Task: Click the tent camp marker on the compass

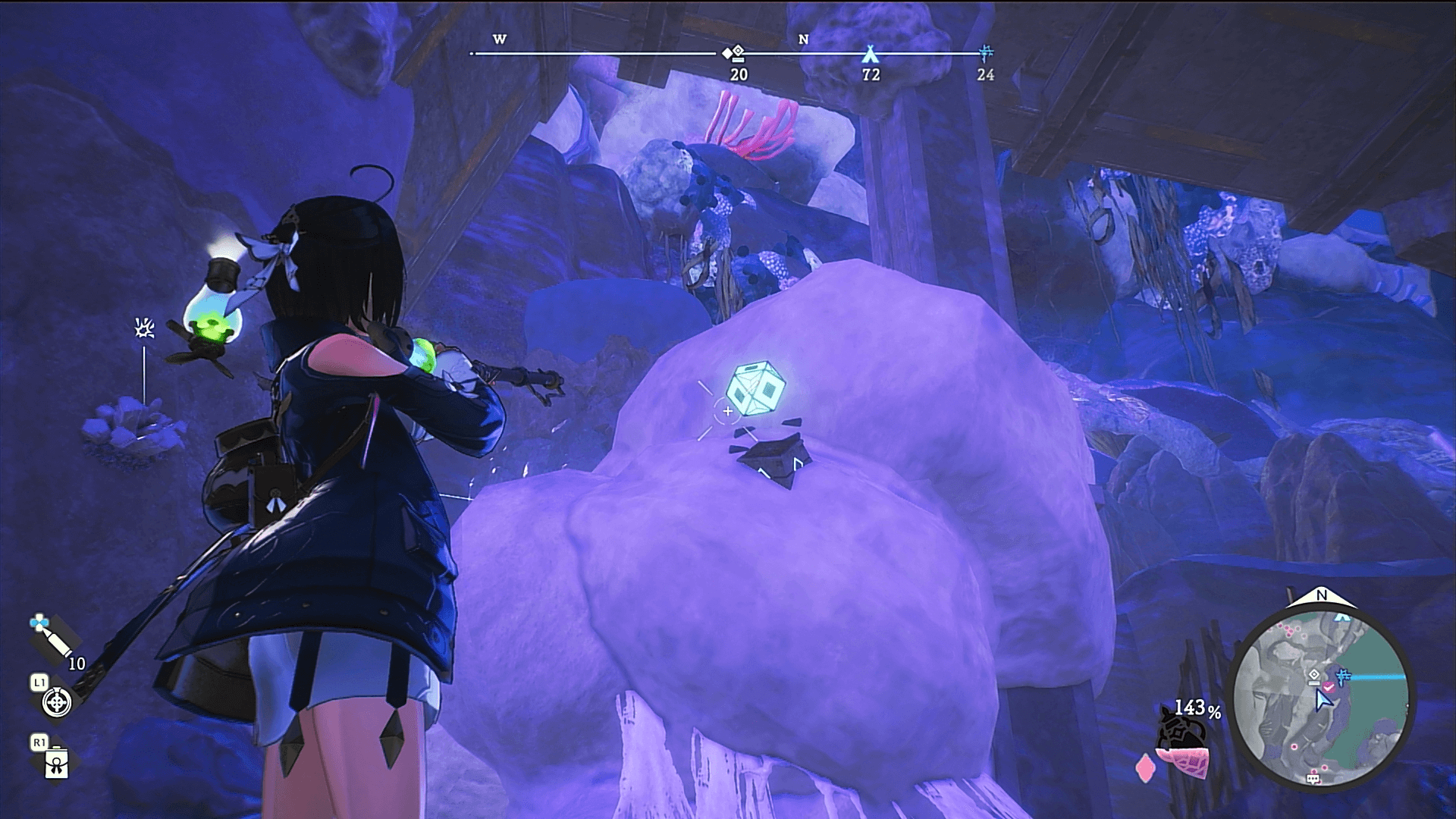Action: (x=869, y=54)
